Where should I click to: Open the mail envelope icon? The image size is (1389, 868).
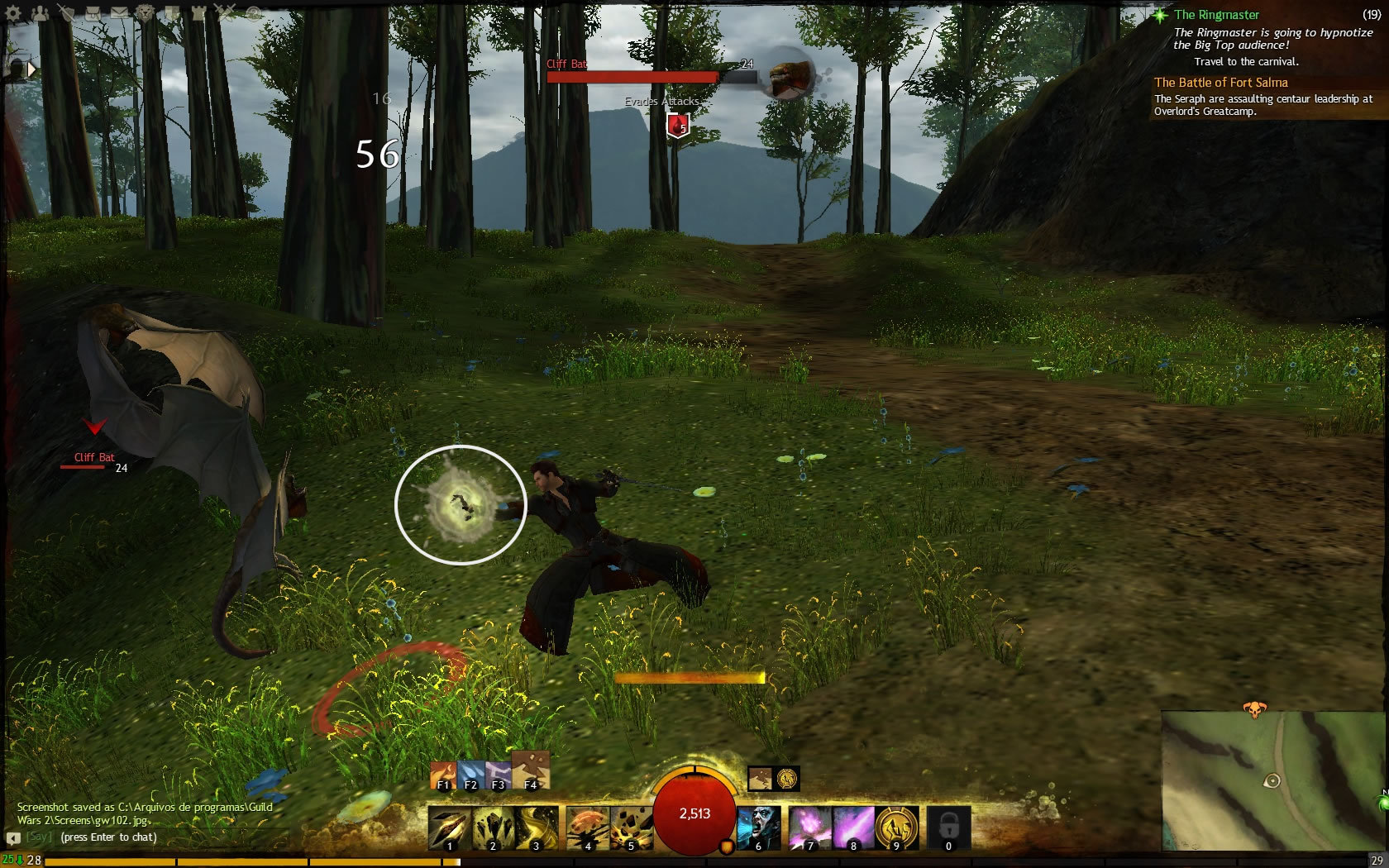pos(120,12)
